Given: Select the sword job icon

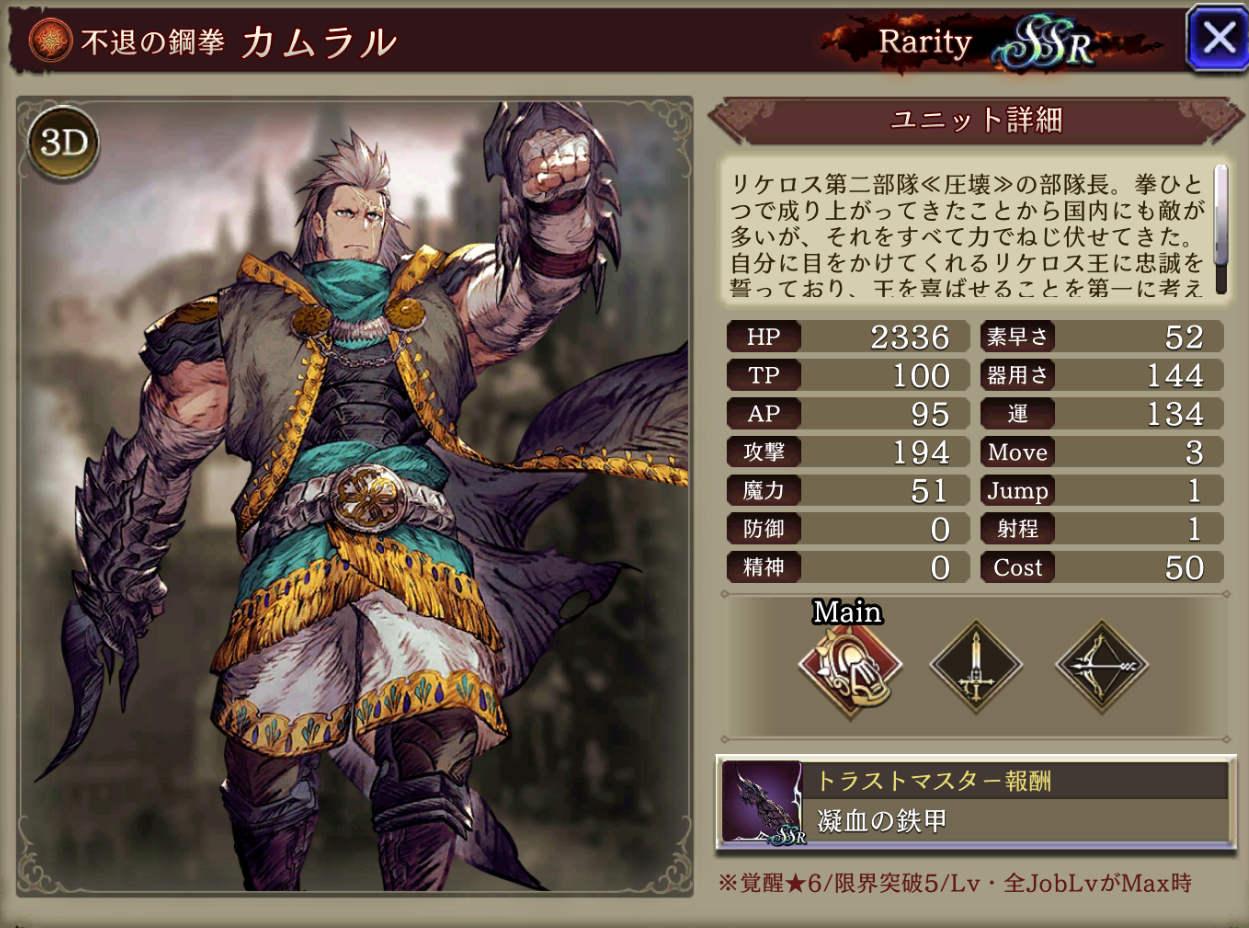Looking at the screenshot, I should 976,666.
